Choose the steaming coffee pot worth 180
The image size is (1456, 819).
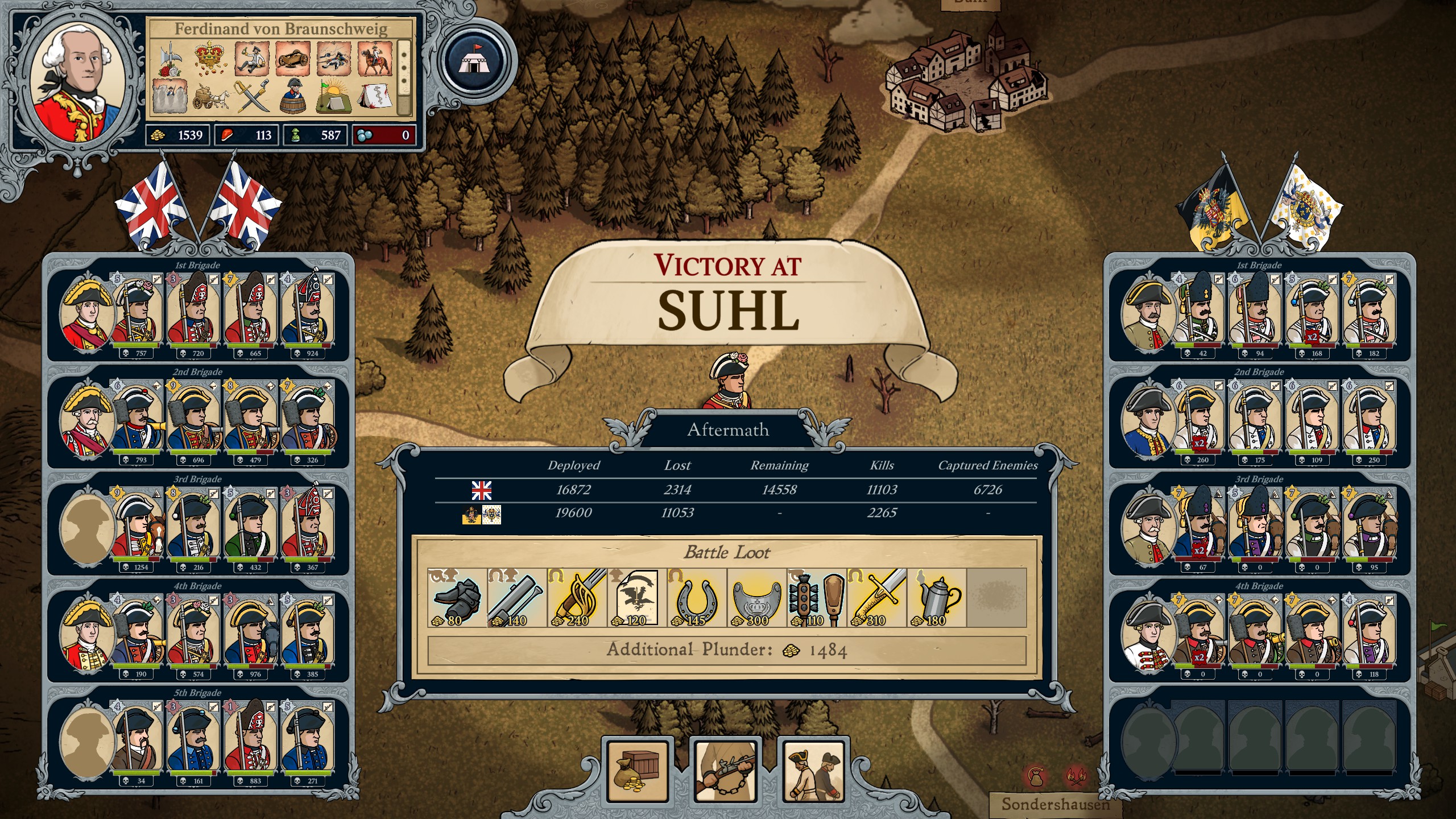pyautogui.click(x=937, y=598)
